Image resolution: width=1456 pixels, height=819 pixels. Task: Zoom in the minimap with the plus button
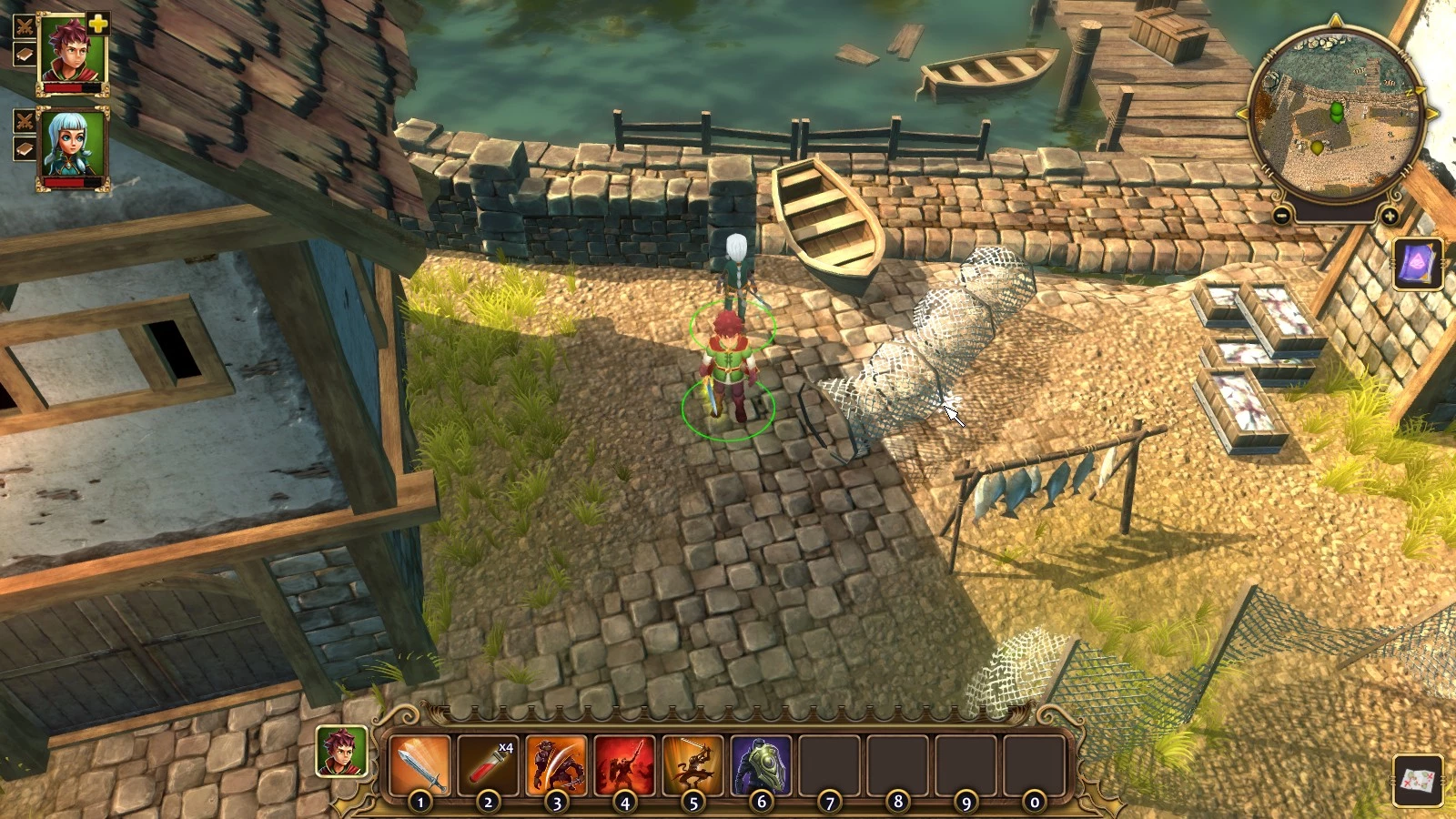(1390, 216)
